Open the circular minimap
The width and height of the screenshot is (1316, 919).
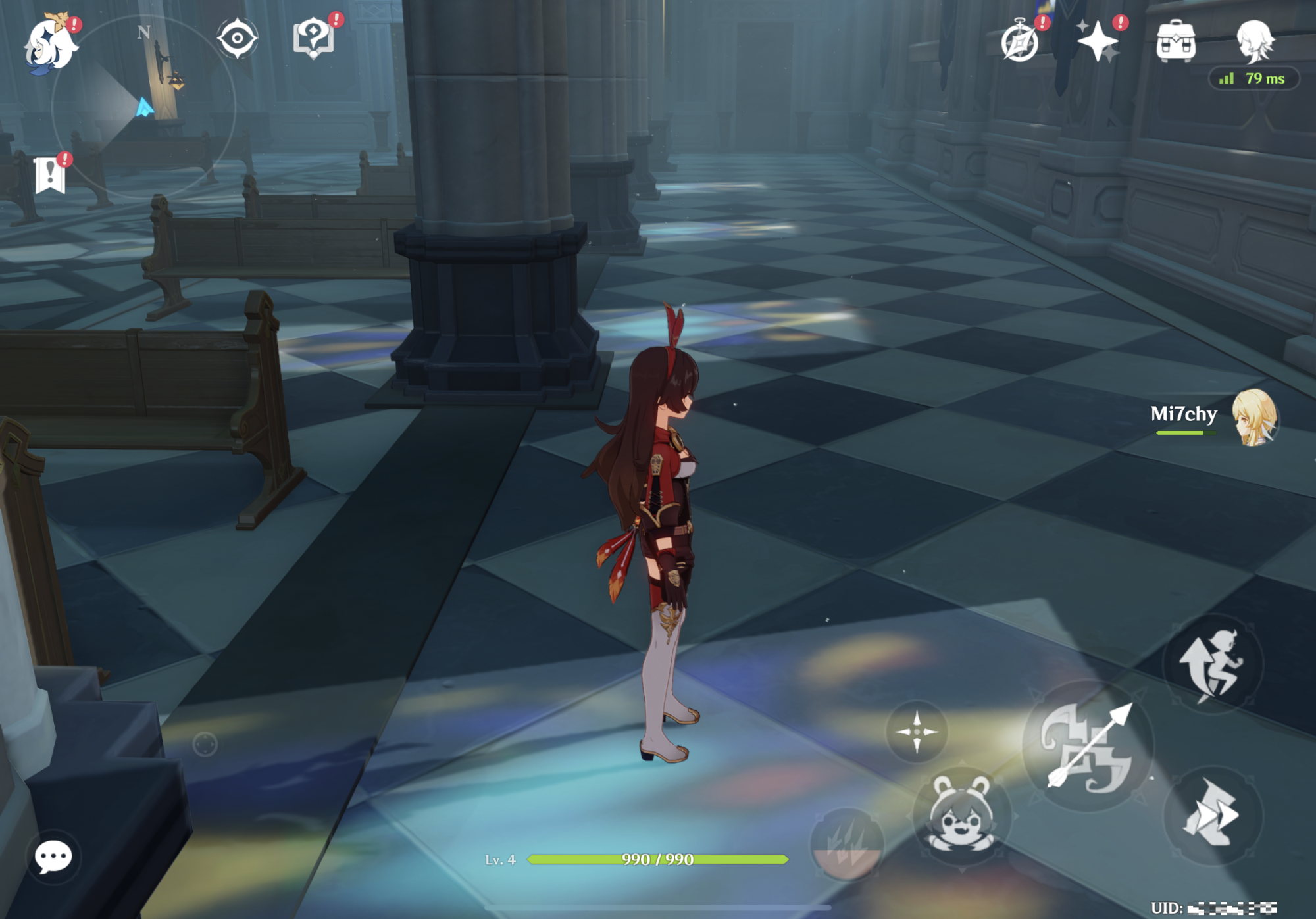pyautogui.click(x=143, y=107)
